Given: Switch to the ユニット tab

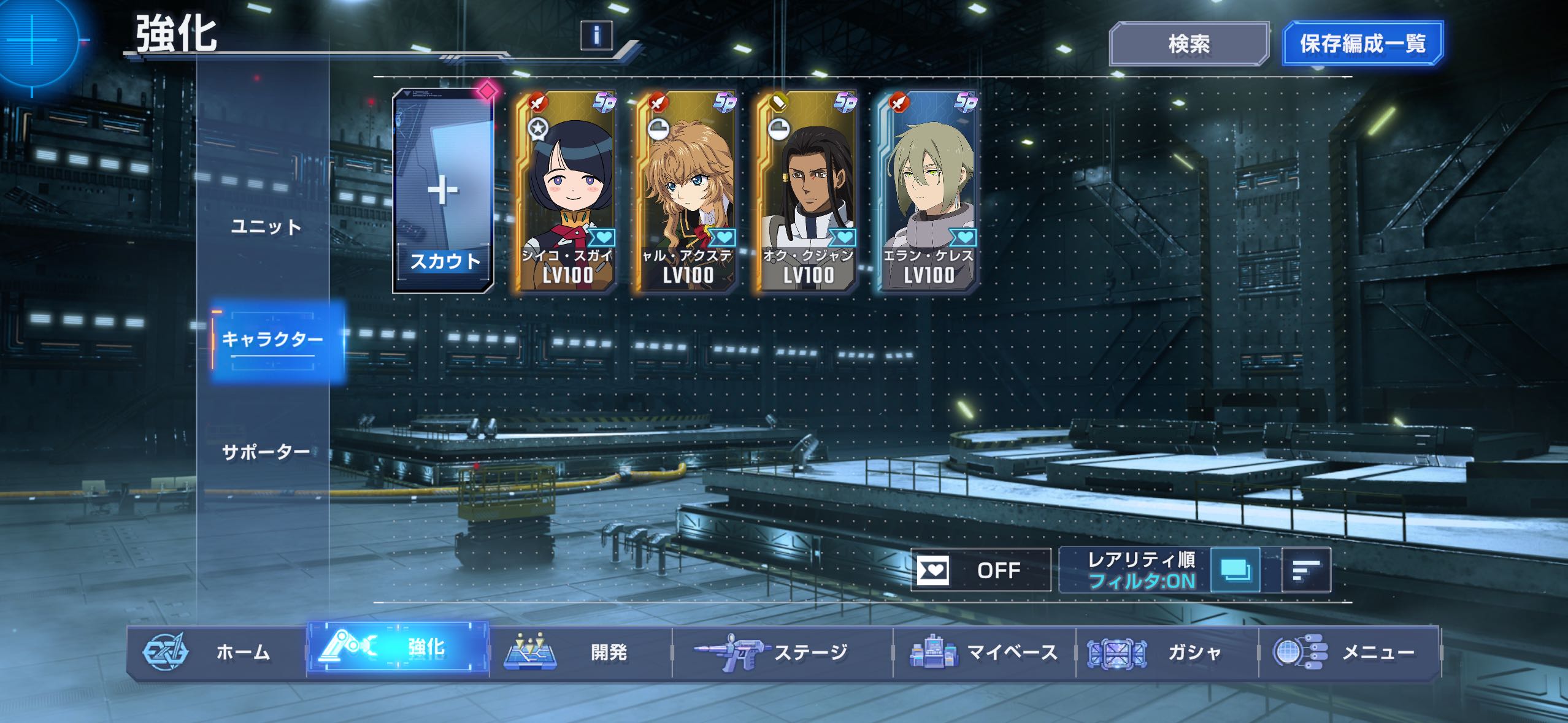Looking at the screenshot, I should point(266,227).
